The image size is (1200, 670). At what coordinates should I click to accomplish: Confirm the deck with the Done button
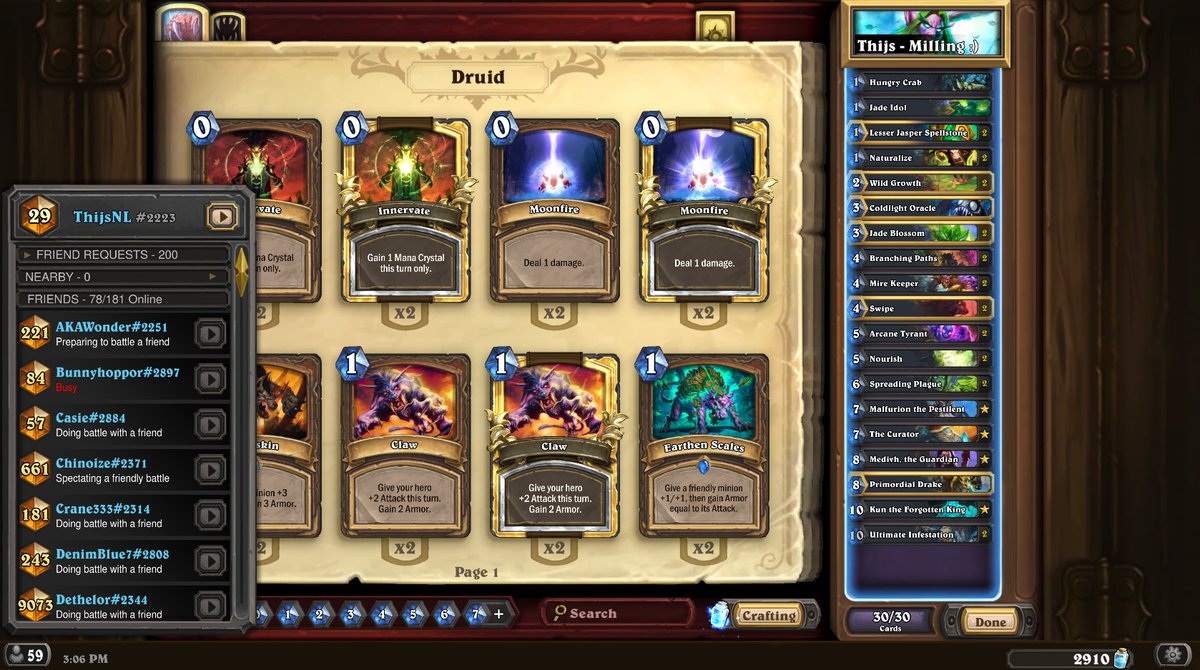point(990,621)
